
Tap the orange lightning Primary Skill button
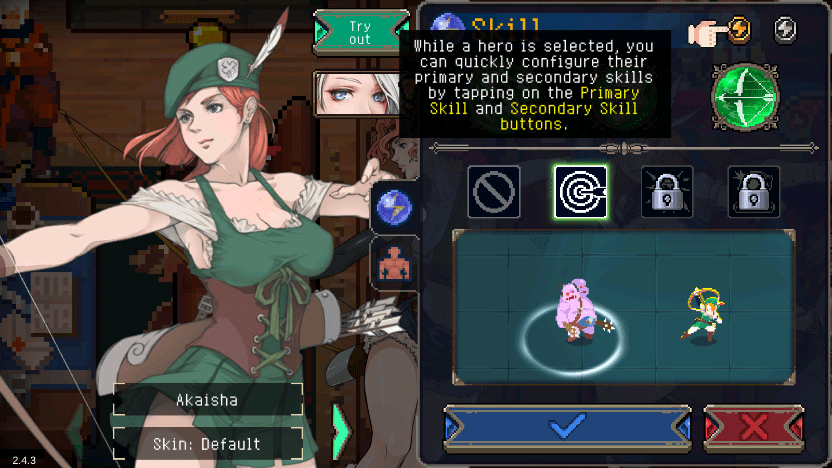[x=741, y=31]
